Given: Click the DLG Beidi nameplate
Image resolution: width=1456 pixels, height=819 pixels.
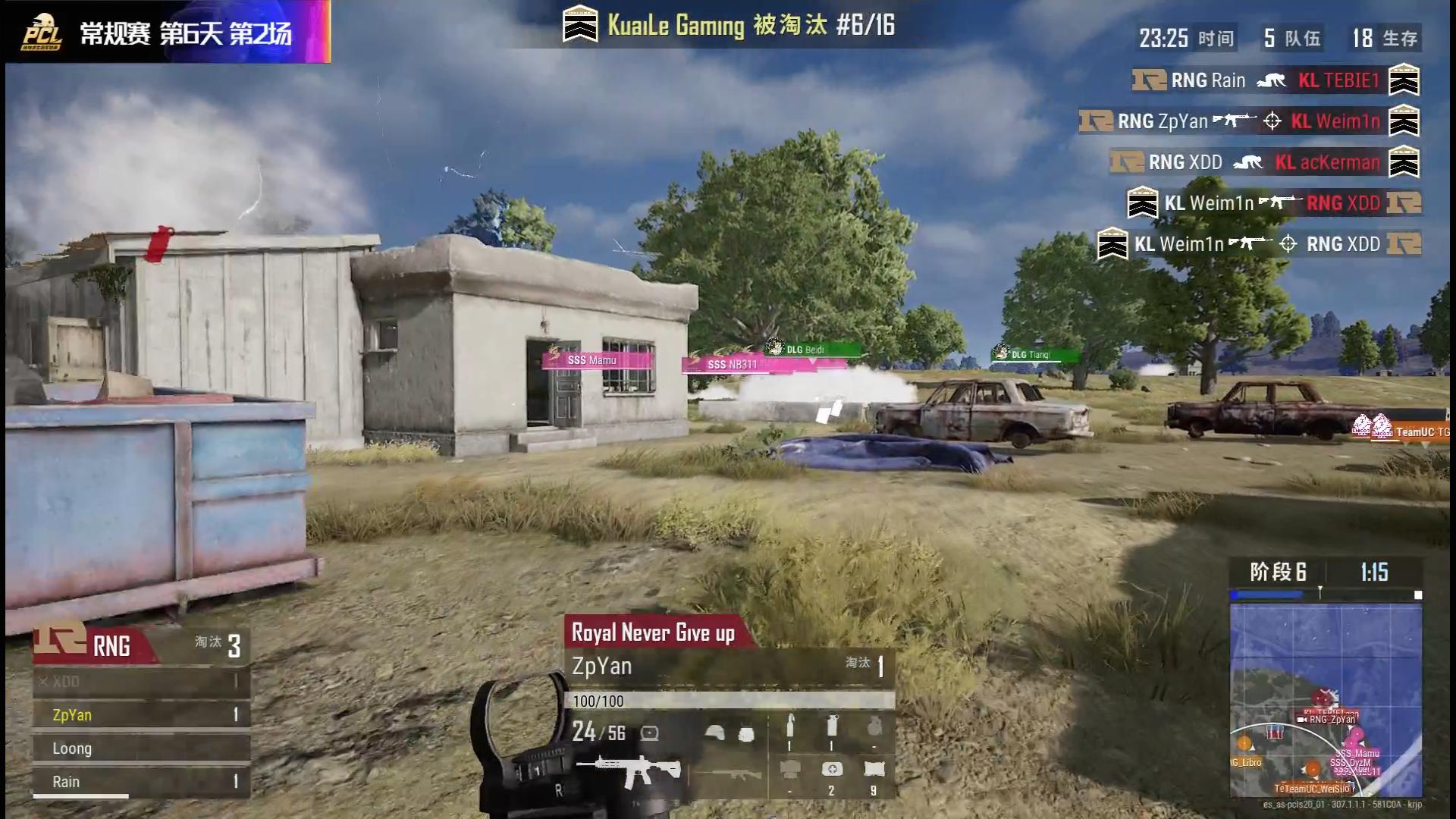Looking at the screenshot, I should pos(813,350).
